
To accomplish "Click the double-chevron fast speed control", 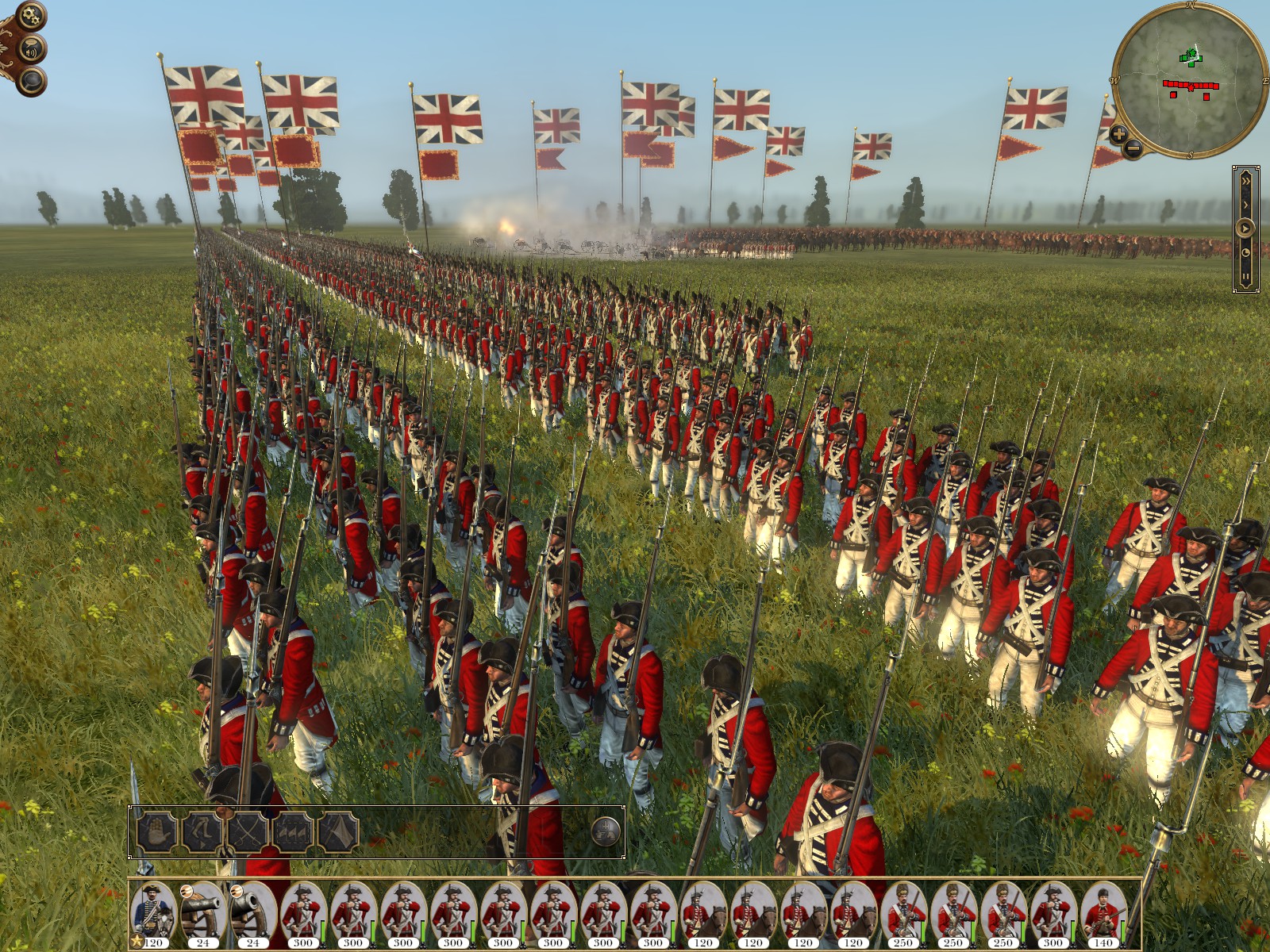I will [1246, 181].
